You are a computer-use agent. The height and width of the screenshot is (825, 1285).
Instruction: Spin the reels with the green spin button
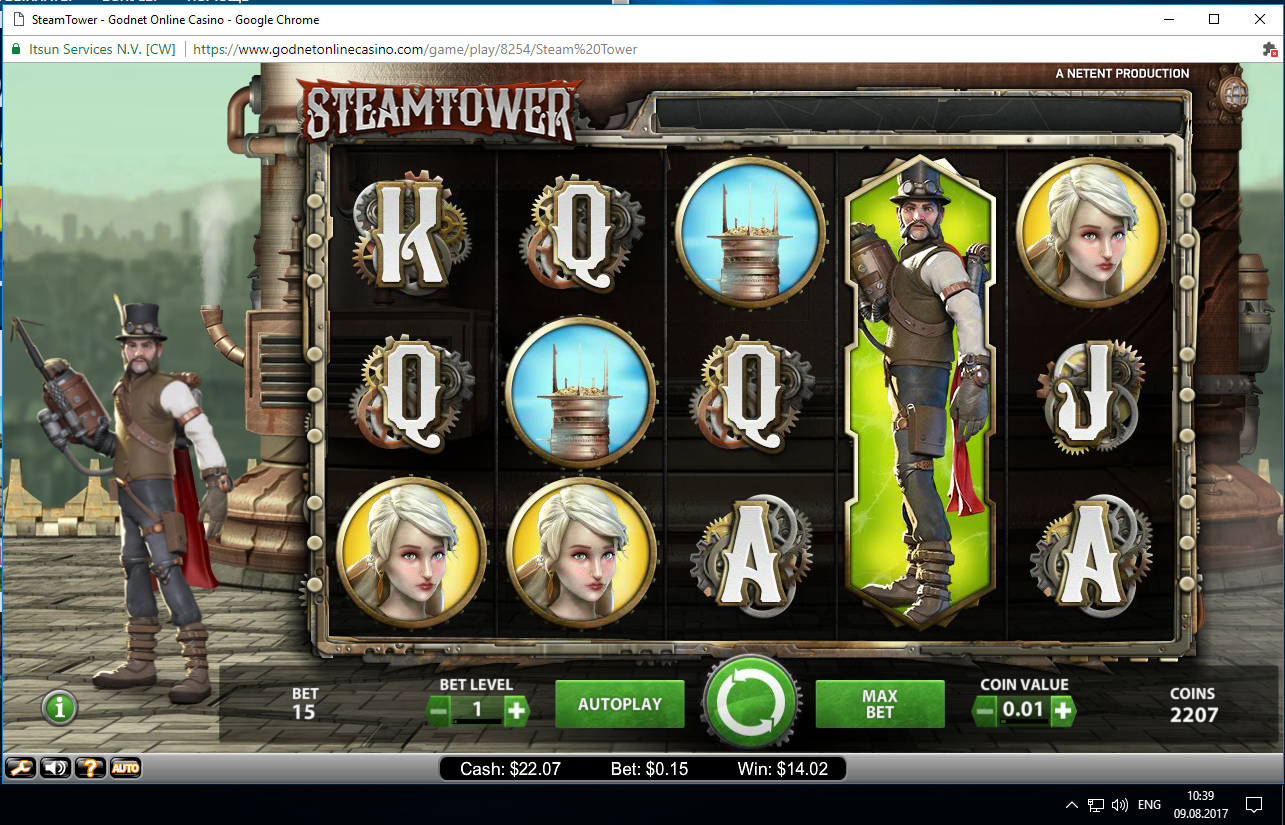click(752, 703)
